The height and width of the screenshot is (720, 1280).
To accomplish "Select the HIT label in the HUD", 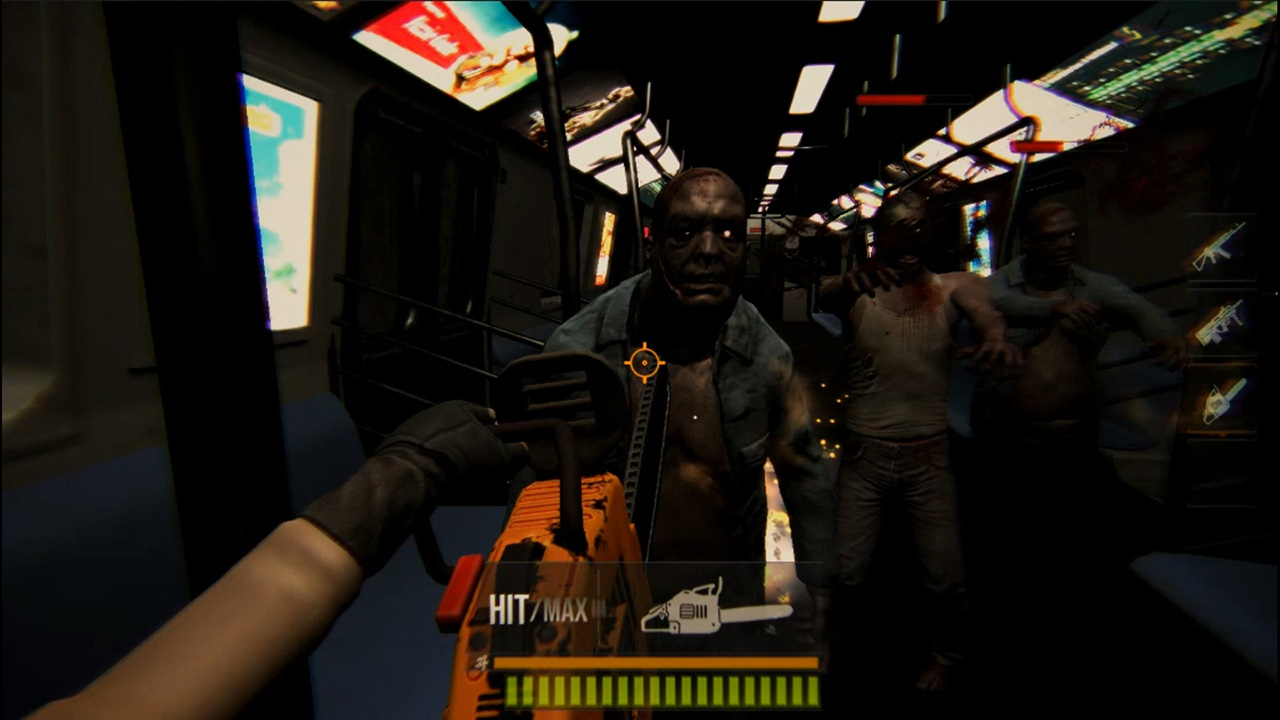I will click(x=508, y=607).
